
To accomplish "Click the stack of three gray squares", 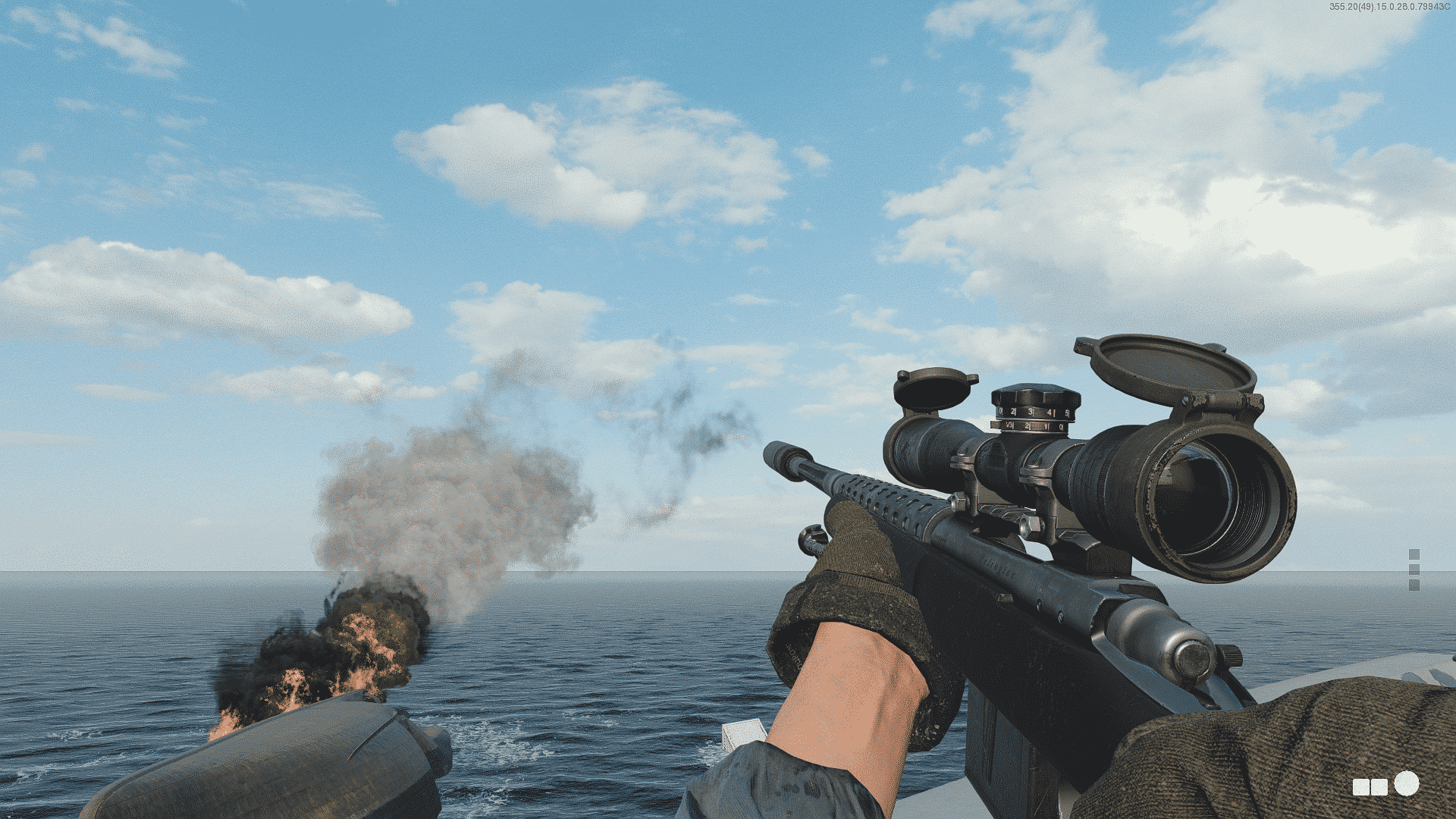I will click(x=1414, y=570).
